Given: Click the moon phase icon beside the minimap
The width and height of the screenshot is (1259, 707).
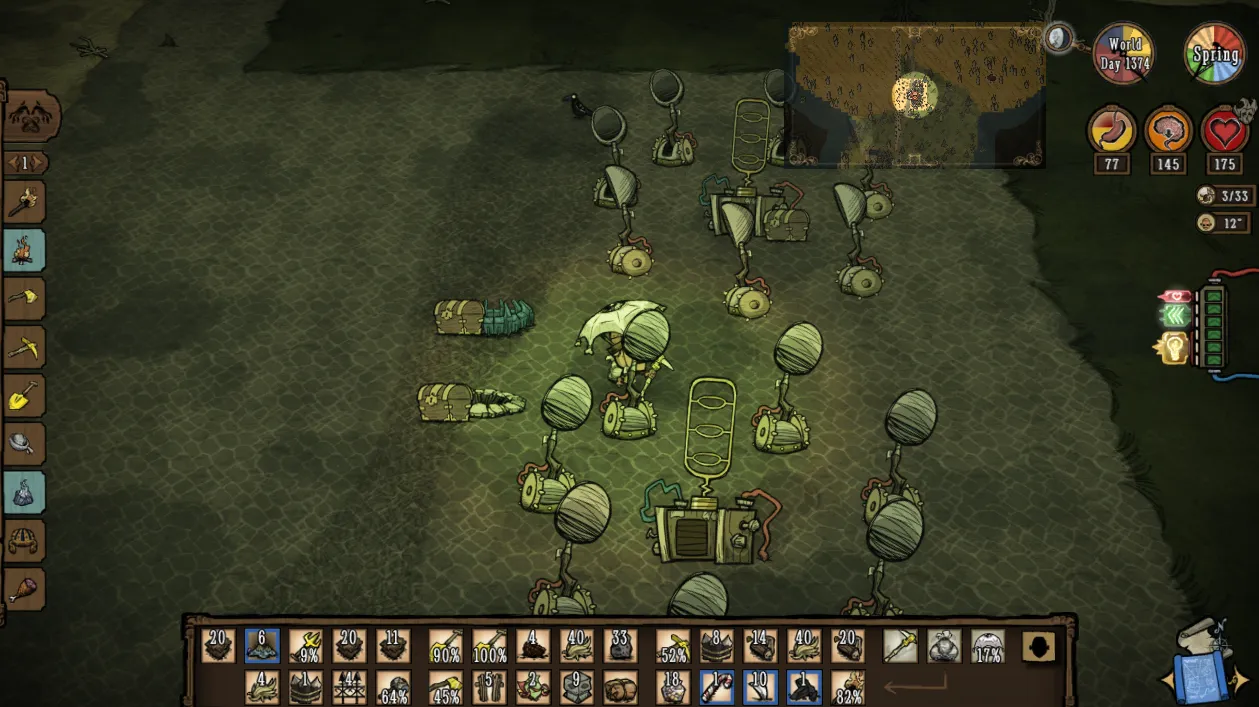Looking at the screenshot, I should point(1058,39).
